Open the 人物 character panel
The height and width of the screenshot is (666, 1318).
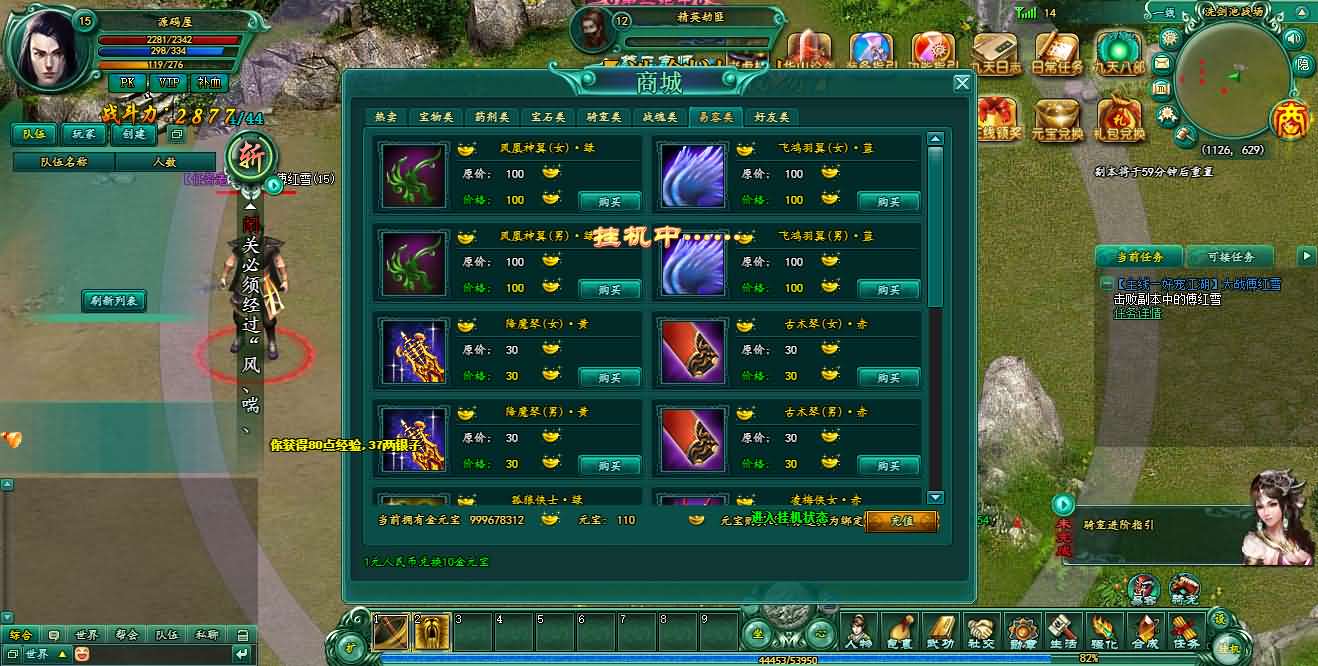[859, 631]
